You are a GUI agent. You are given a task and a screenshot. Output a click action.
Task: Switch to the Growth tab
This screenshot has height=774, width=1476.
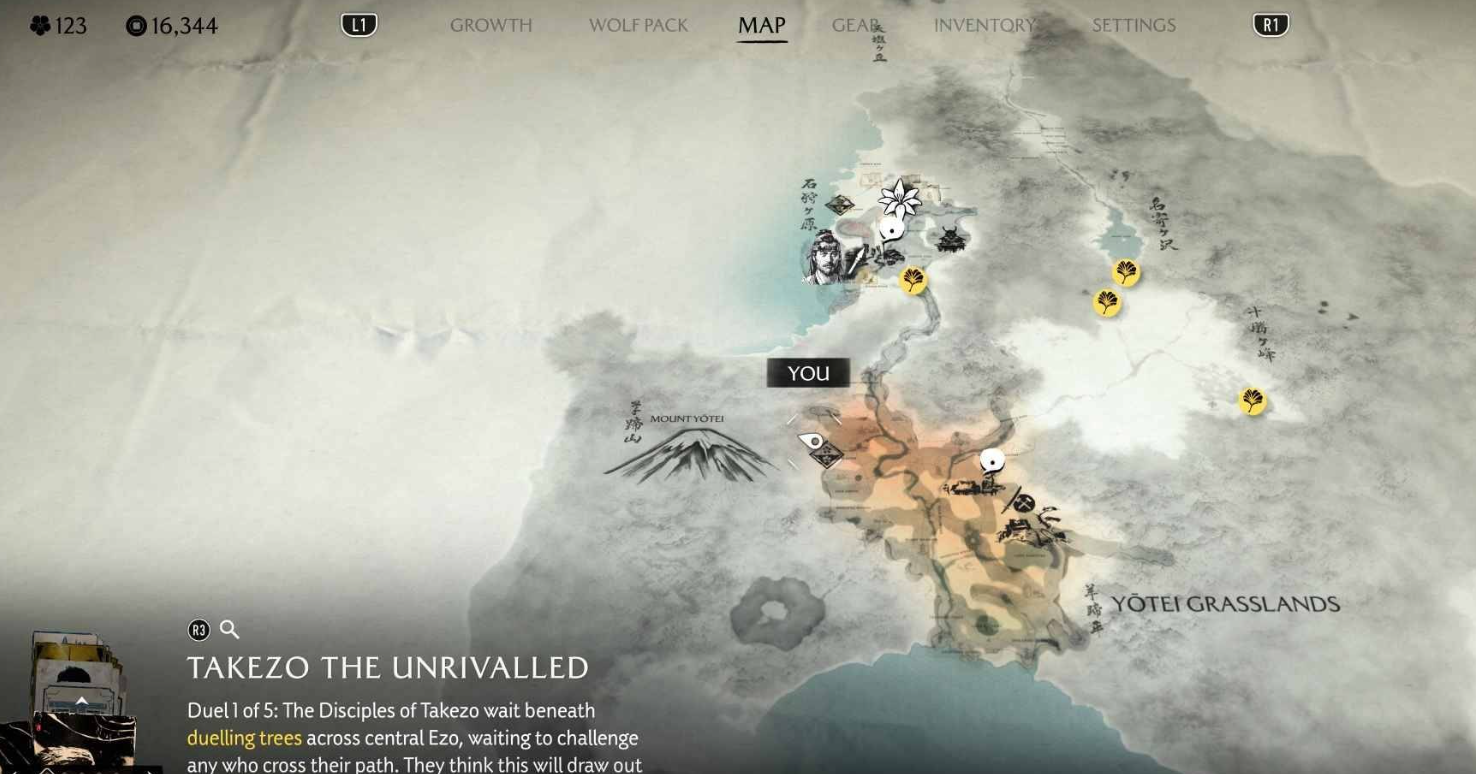(490, 25)
